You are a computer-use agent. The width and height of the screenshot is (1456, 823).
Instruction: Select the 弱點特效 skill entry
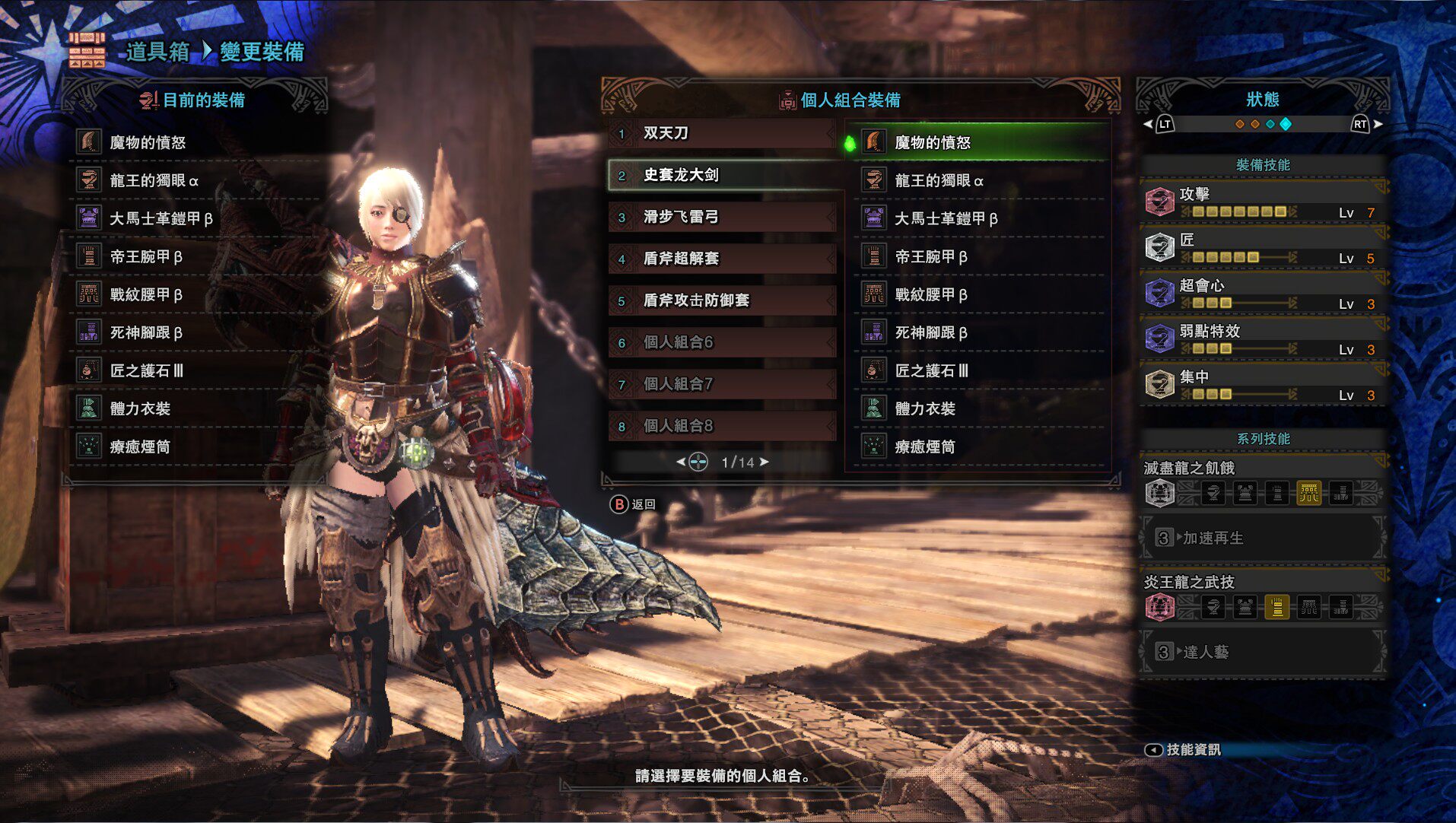coord(1263,339)
